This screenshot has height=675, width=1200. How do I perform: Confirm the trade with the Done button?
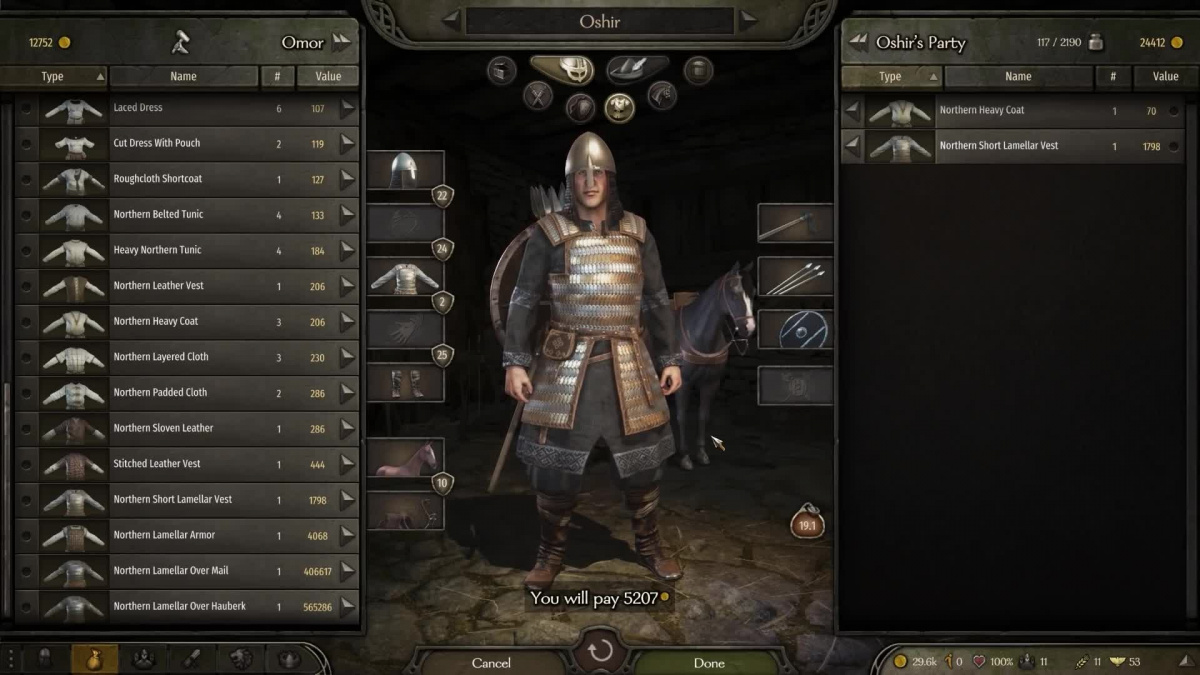(x=709, y=662)
